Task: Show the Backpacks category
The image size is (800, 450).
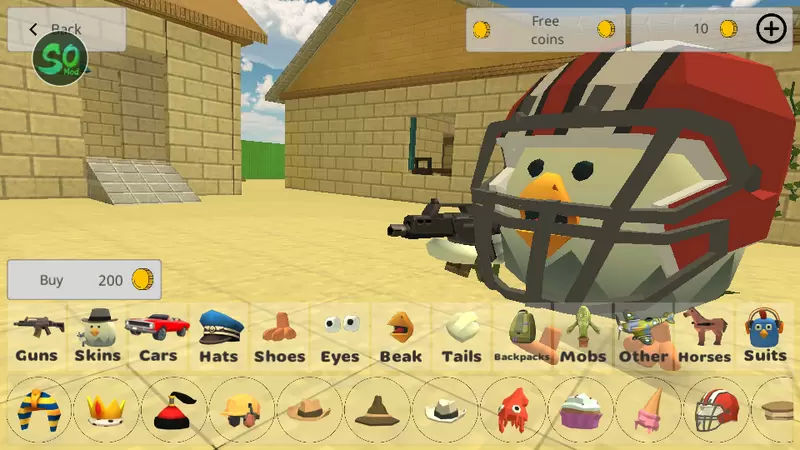Action: [x=522, y=336]
